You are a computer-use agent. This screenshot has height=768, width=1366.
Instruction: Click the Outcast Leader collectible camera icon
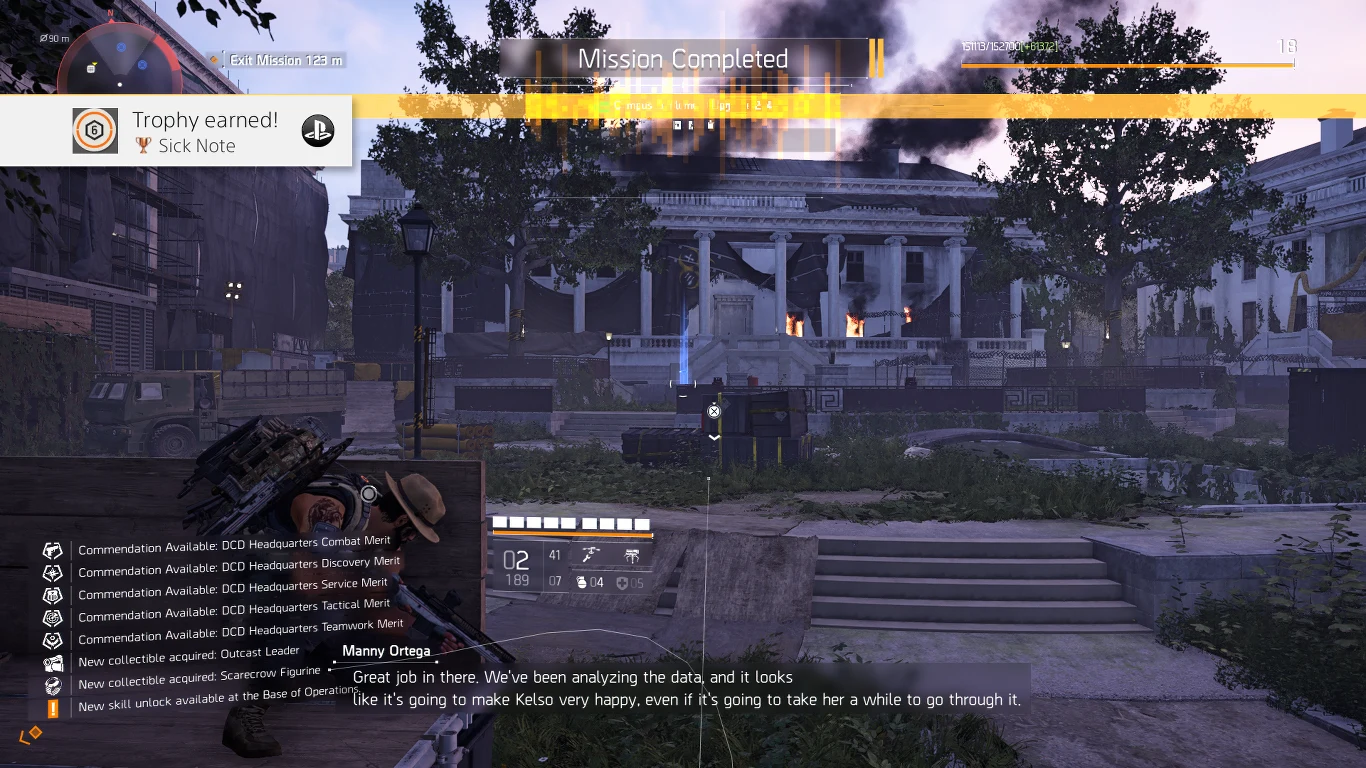pyautogui.click(x=52, y=660)
